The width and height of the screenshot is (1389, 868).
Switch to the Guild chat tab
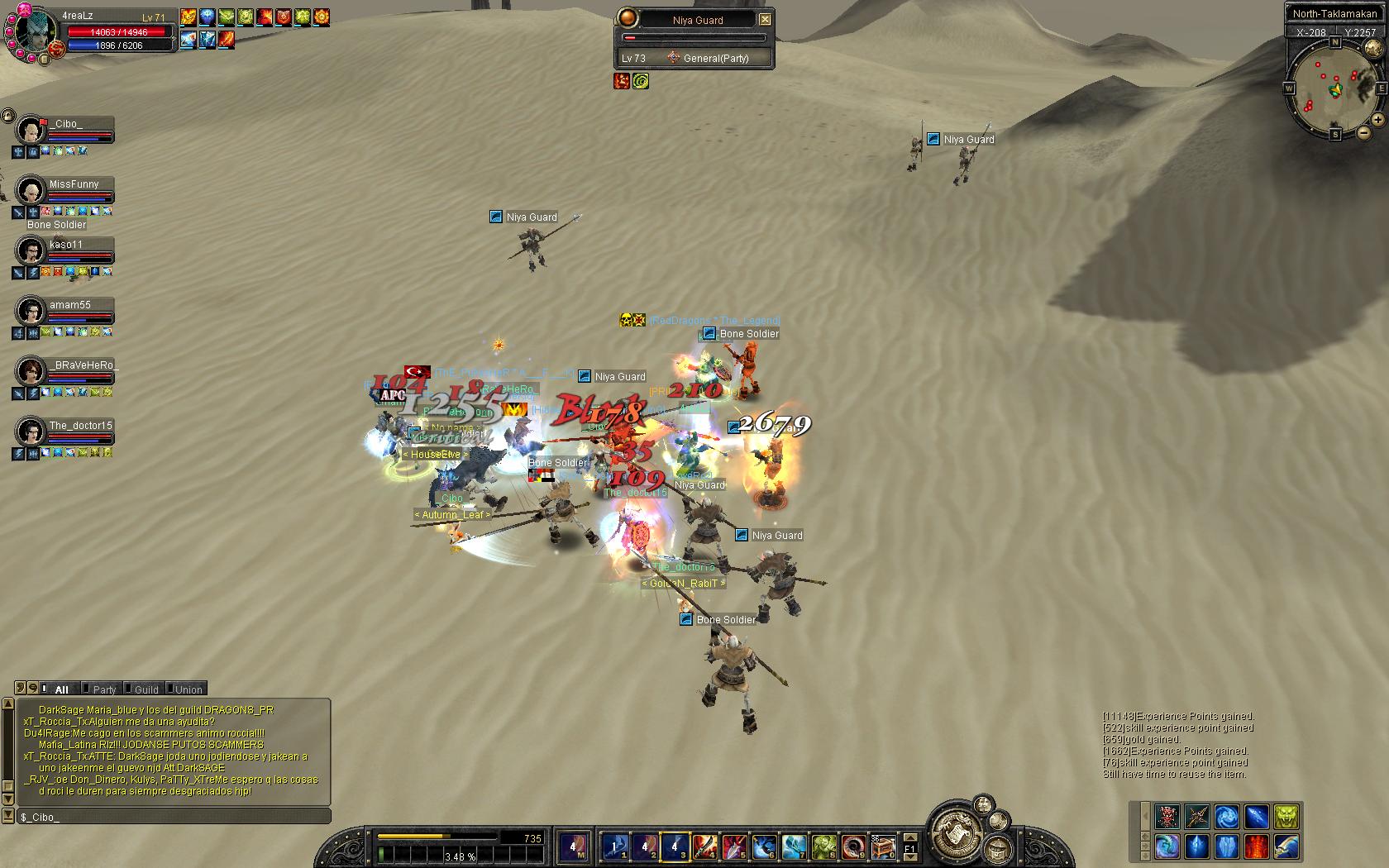(146, 689)
